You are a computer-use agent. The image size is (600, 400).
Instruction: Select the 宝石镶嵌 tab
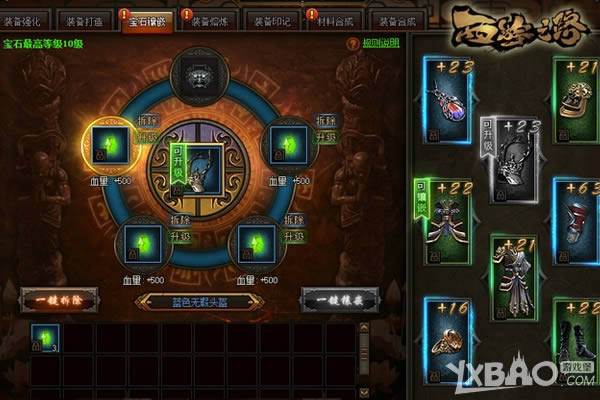[146, 20]
